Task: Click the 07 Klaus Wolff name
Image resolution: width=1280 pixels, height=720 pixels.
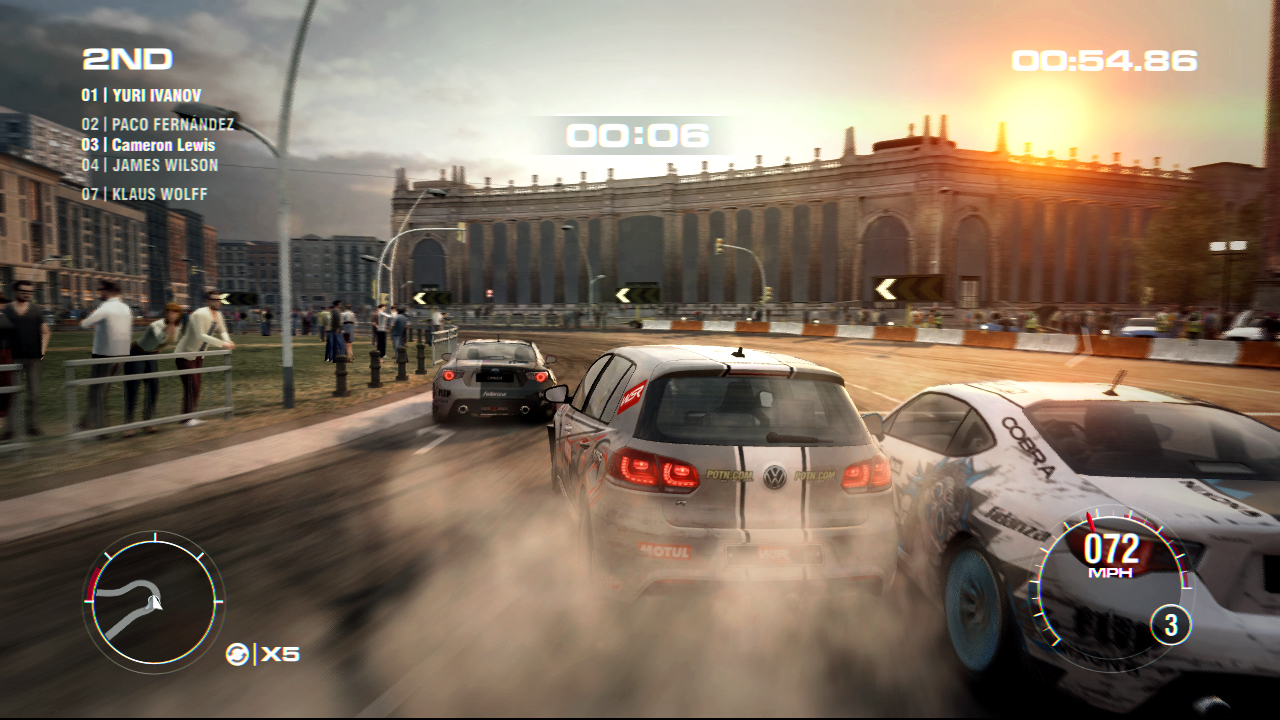Action: [143, 194]
